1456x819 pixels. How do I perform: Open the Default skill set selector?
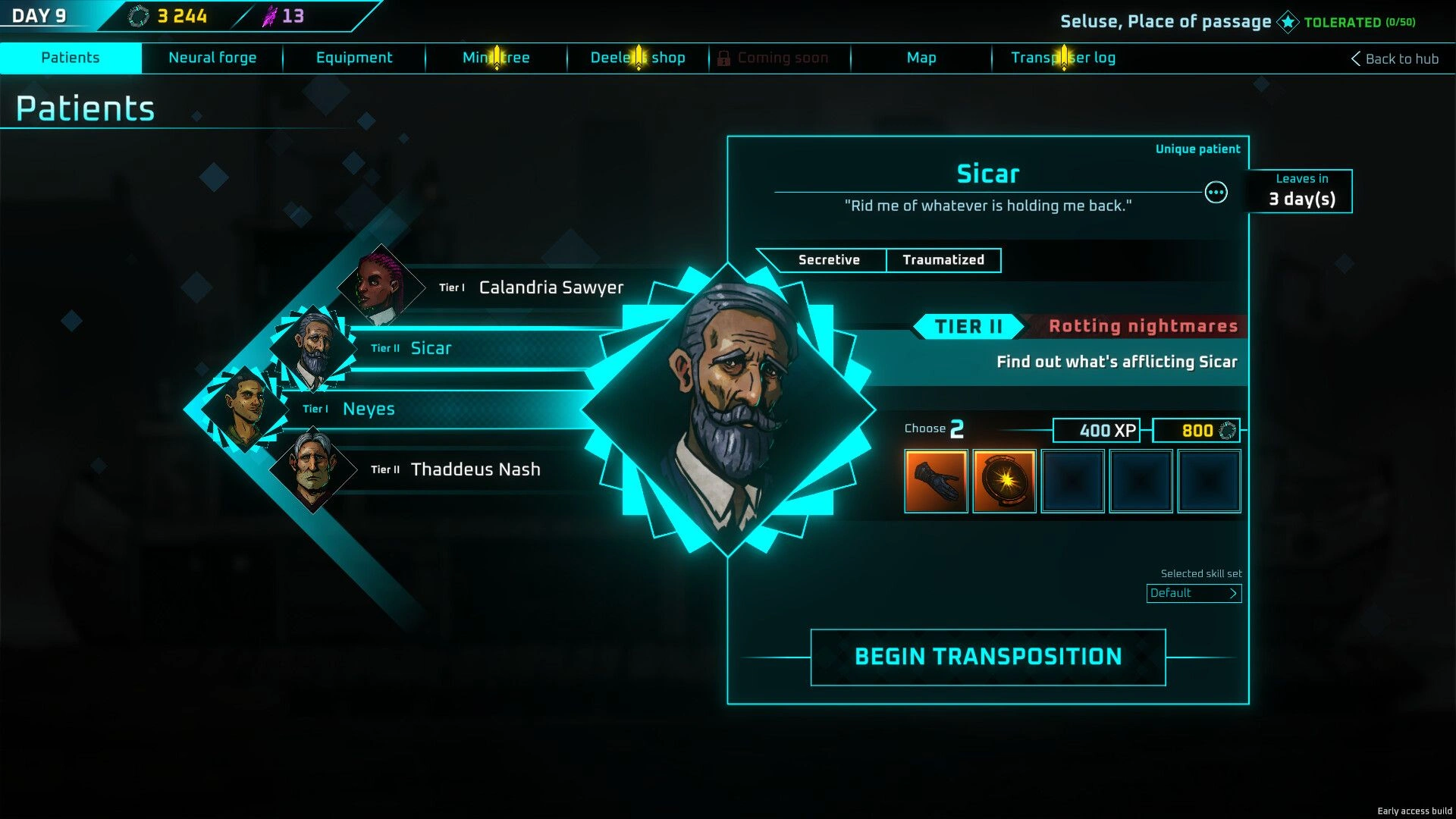1194,593
